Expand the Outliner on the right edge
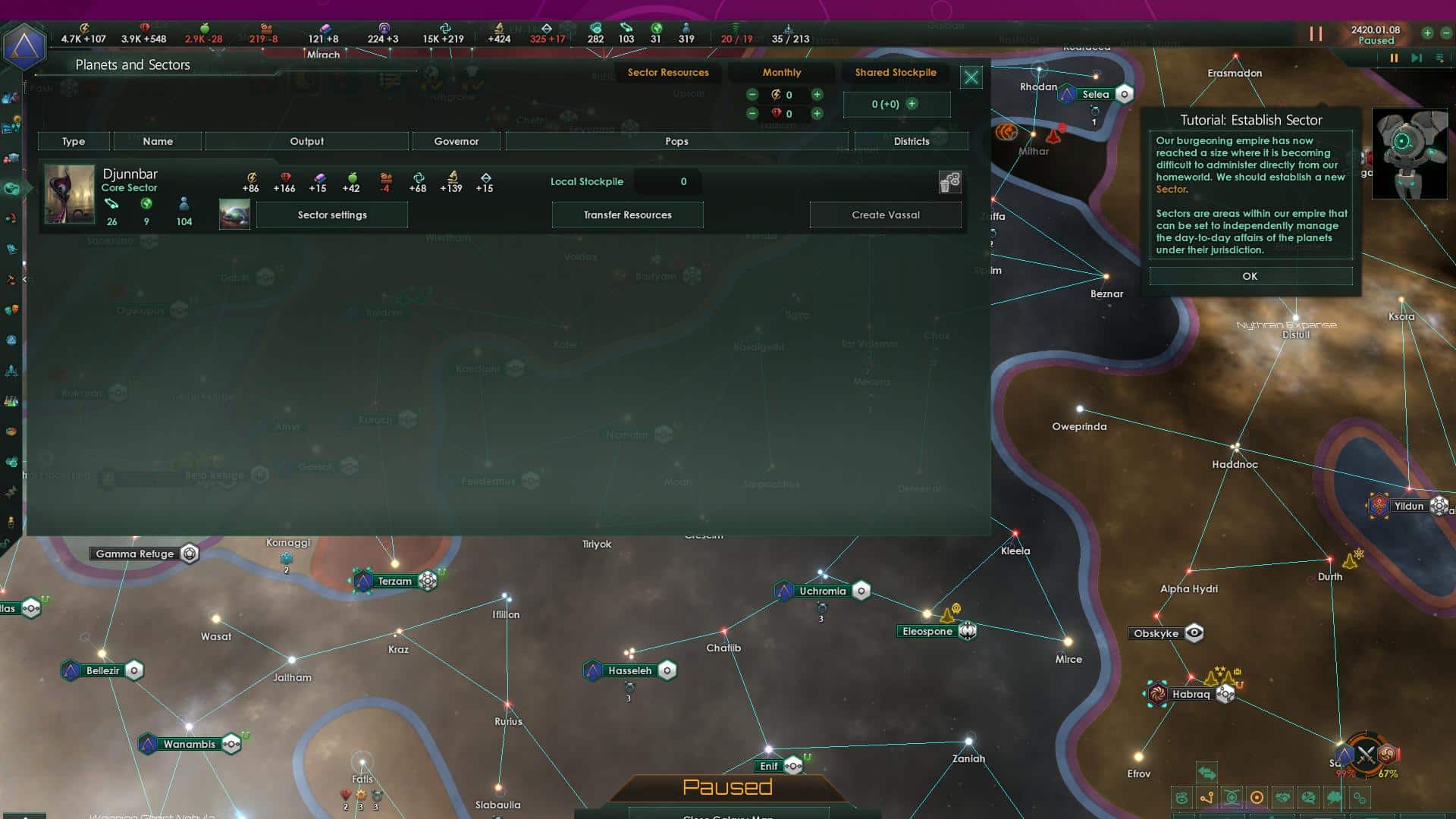 coord(1439,57)
